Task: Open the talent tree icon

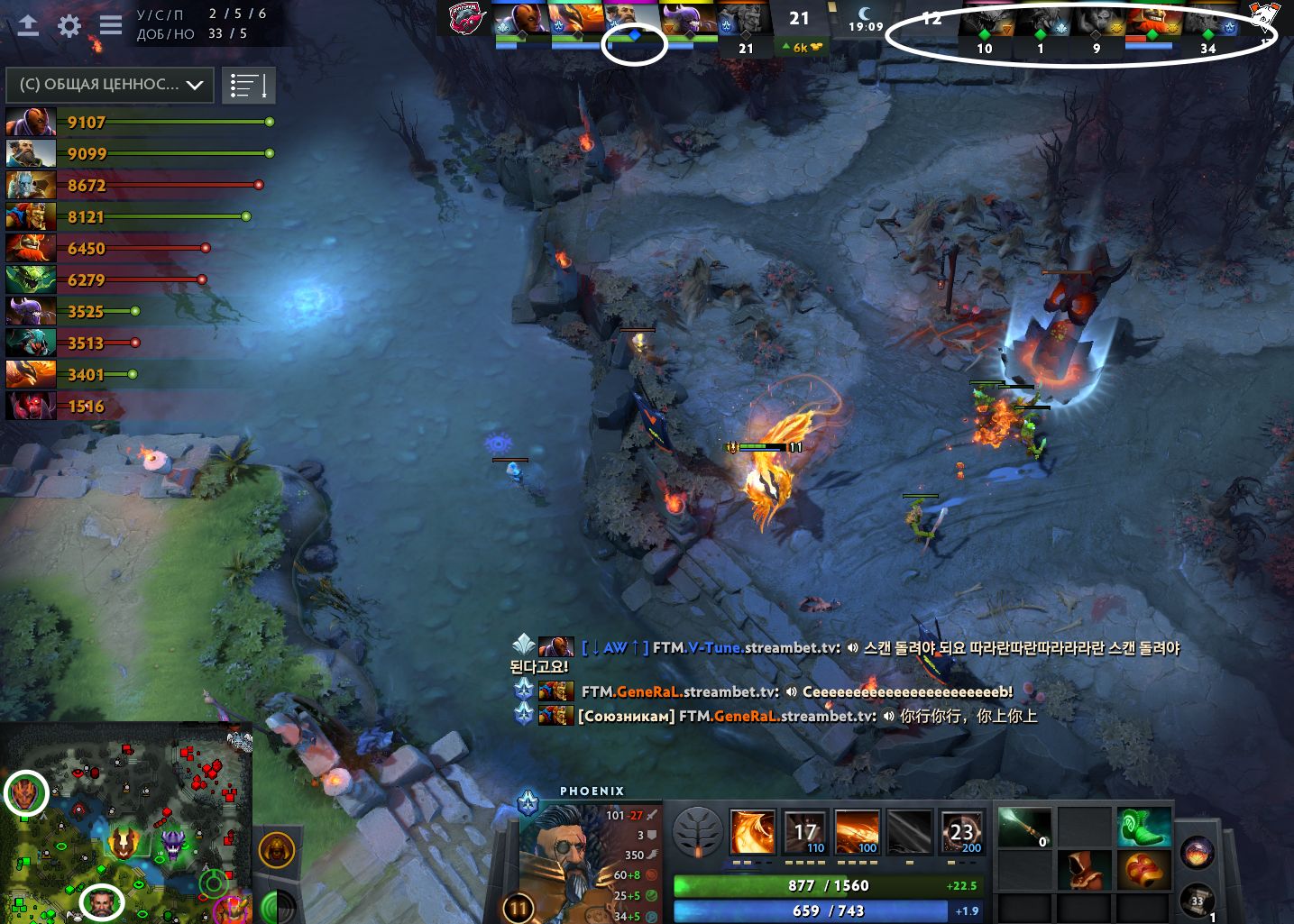Action: [698, 831]
